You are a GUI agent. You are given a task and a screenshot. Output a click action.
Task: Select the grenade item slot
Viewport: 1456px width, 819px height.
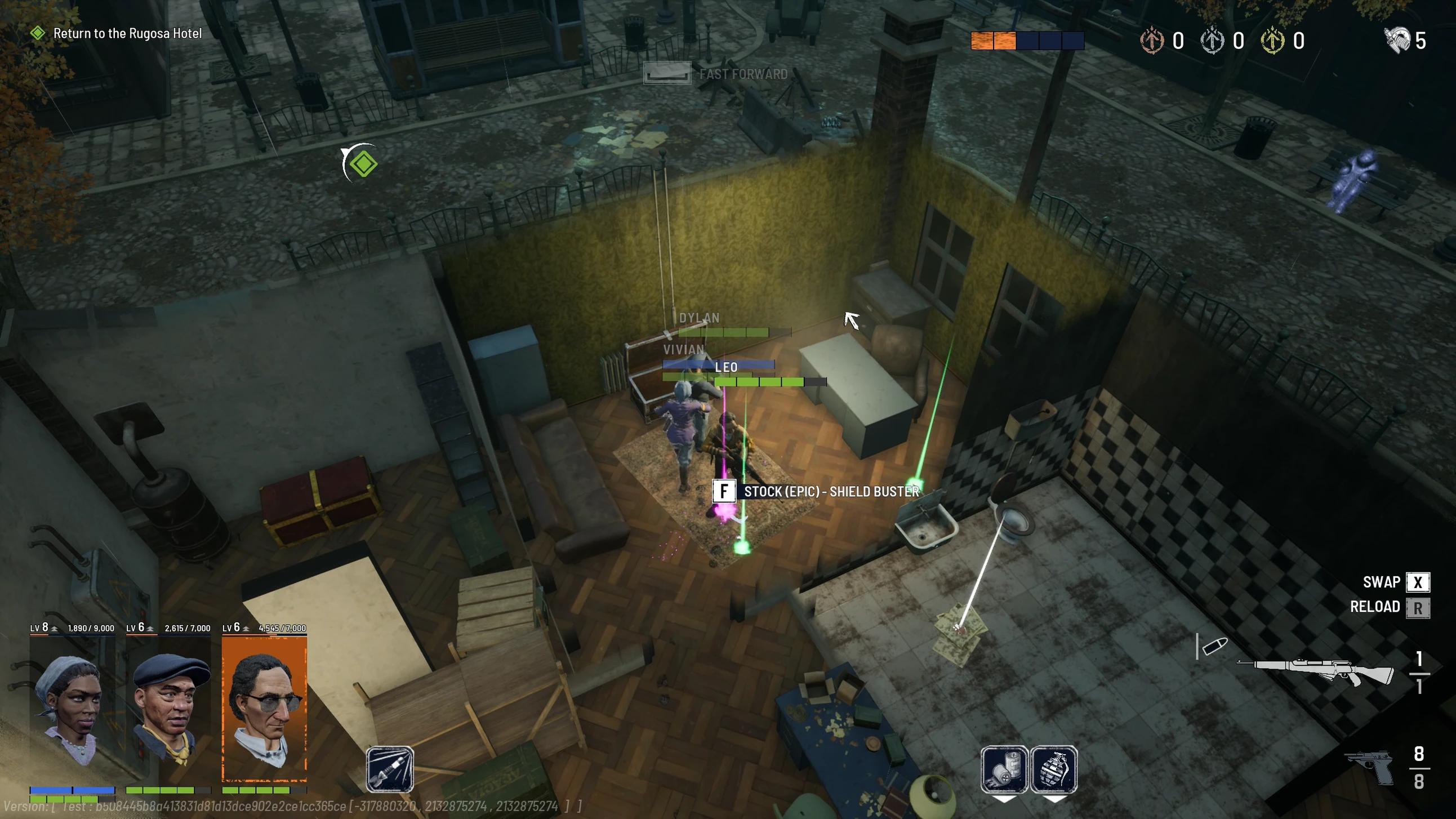(x=1054, y=770)
